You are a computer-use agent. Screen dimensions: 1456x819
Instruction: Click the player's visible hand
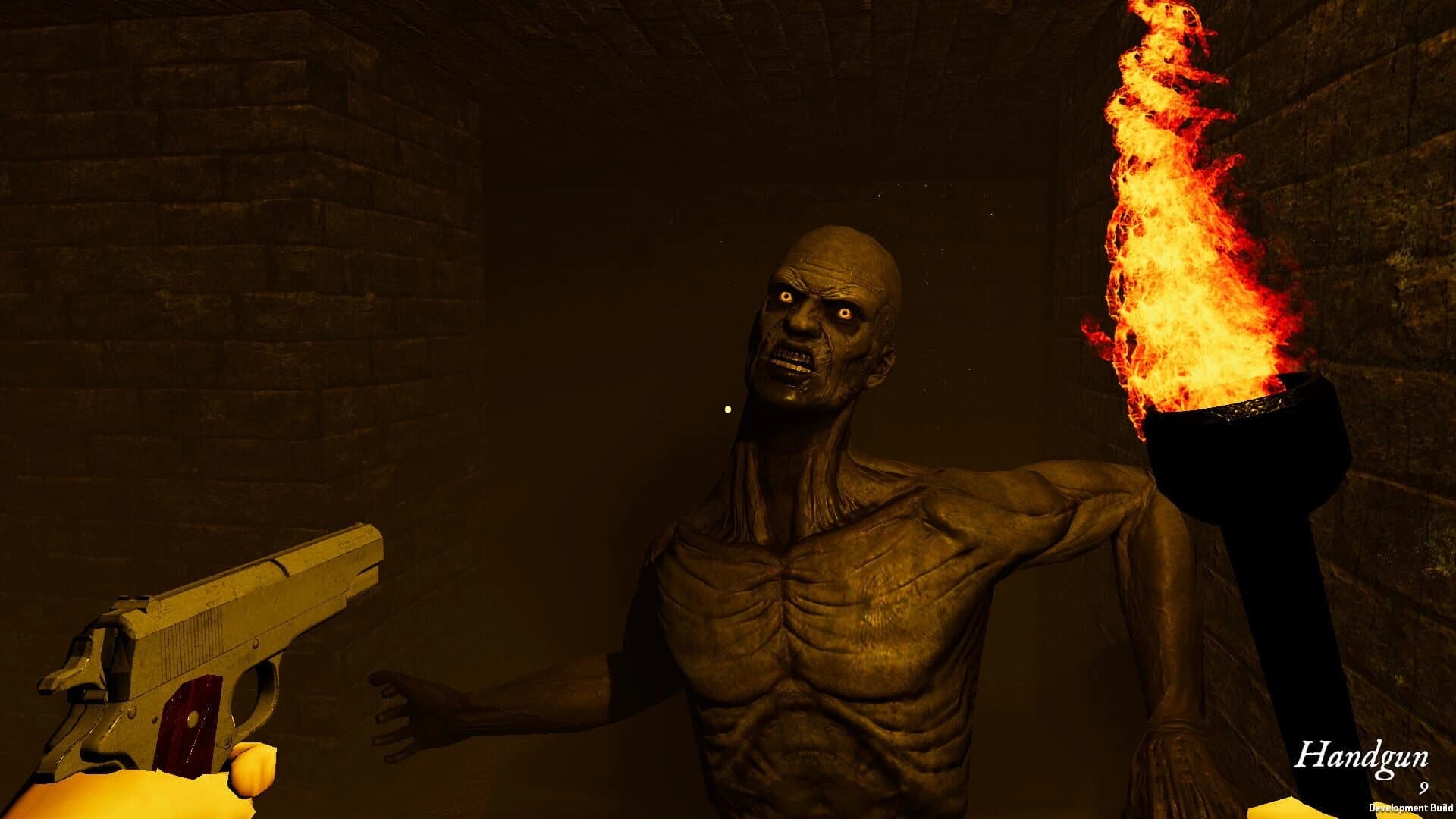(x=190, y=789)
